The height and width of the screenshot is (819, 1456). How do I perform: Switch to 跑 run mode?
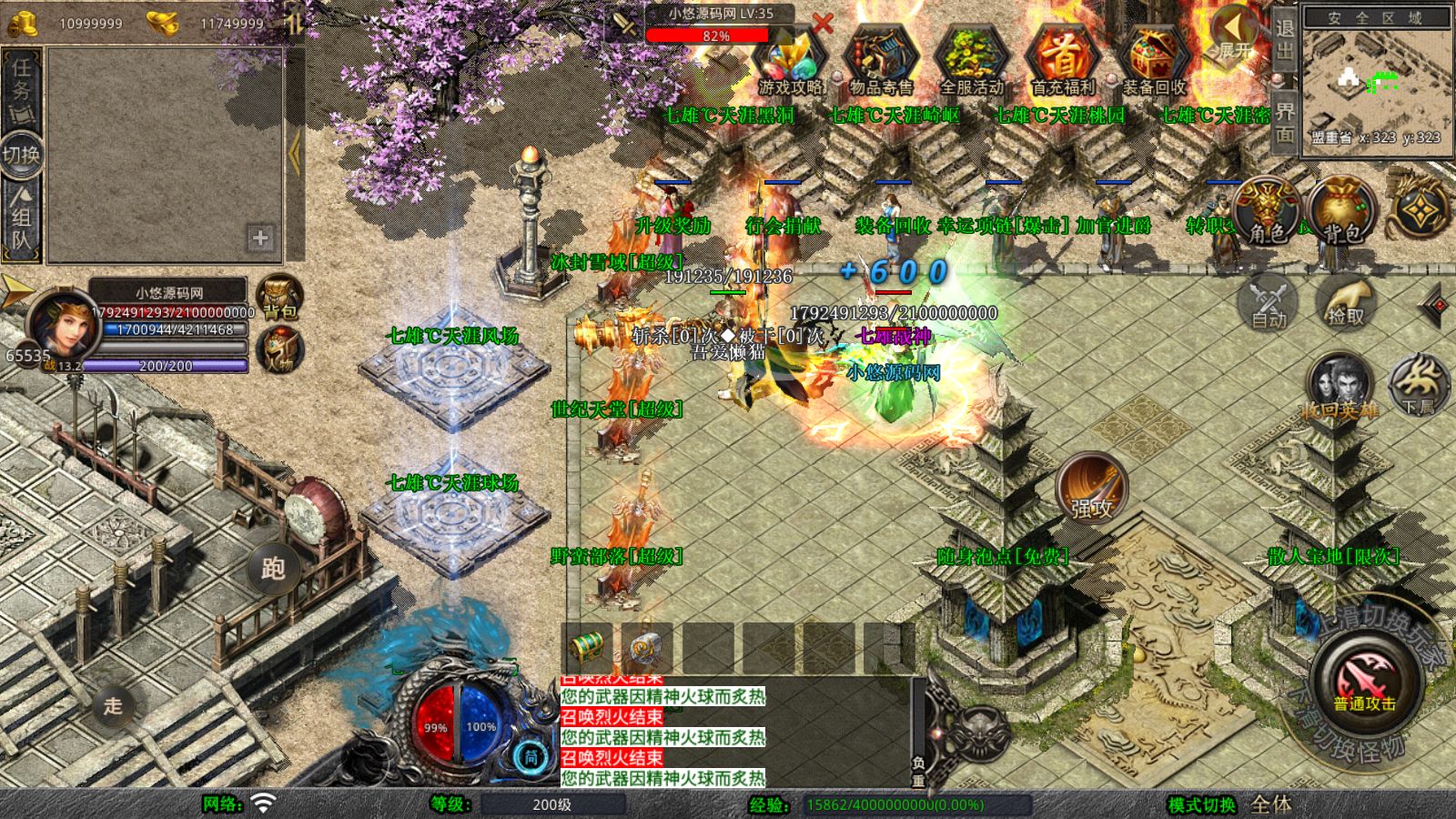(x=273, y=568)
